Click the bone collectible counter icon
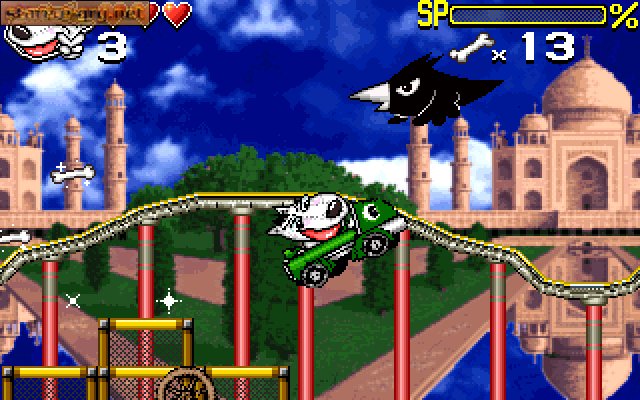 (x=470, y=47)
